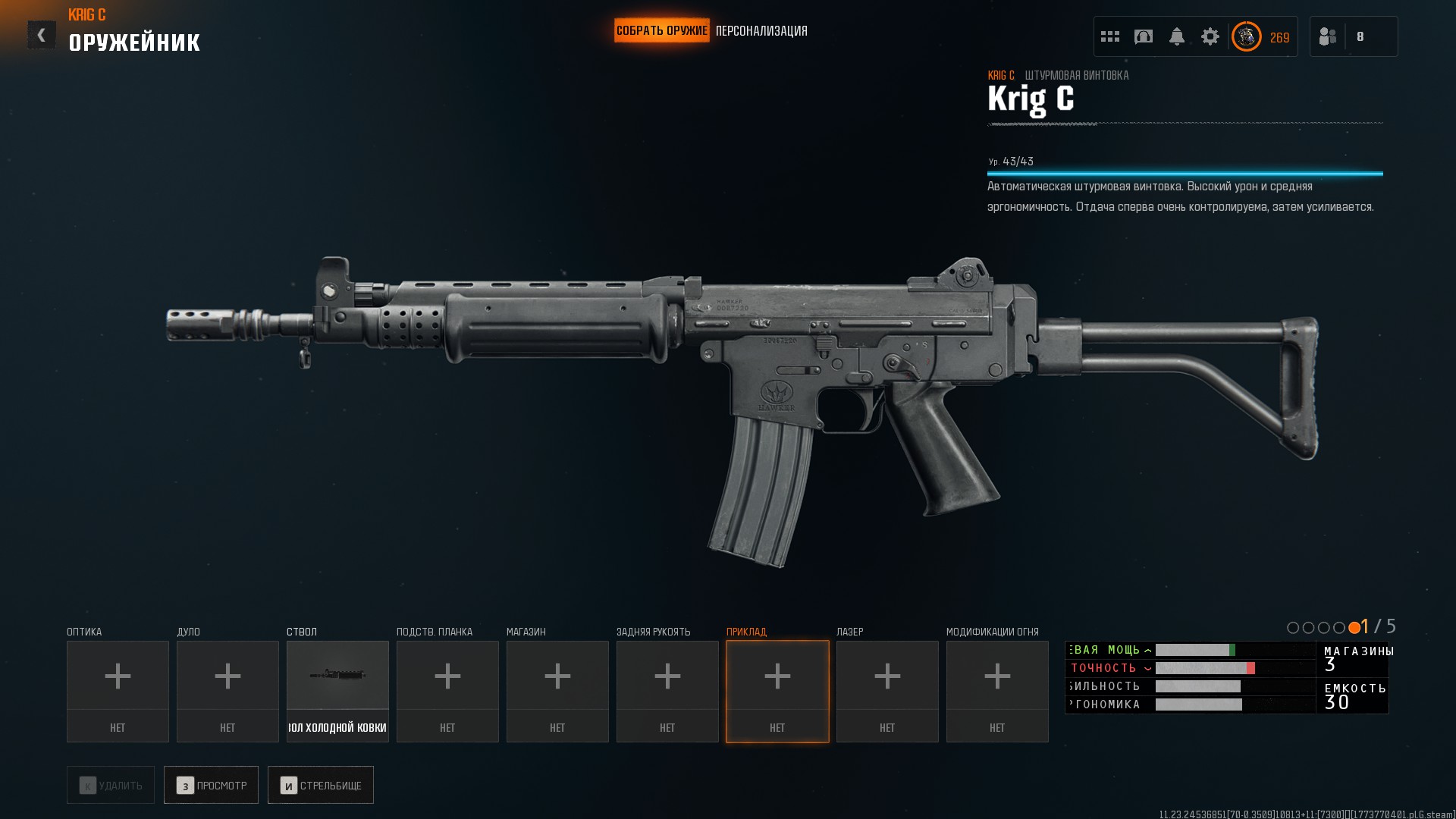Select the highlighted Приклад stock slot
The width and height of the screenshot is (1456, 819).
coord(777,691)
